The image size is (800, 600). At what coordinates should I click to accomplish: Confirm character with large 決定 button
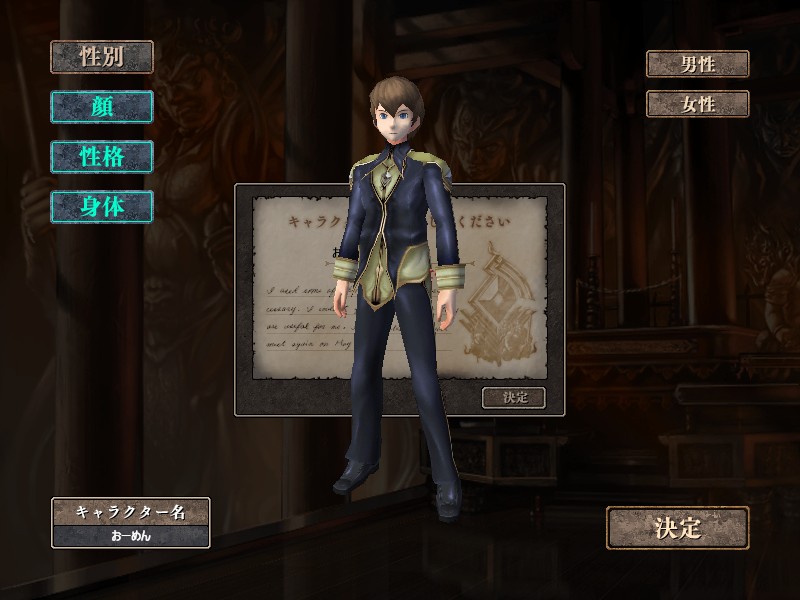pyautogui.click(x=677, y=528)
